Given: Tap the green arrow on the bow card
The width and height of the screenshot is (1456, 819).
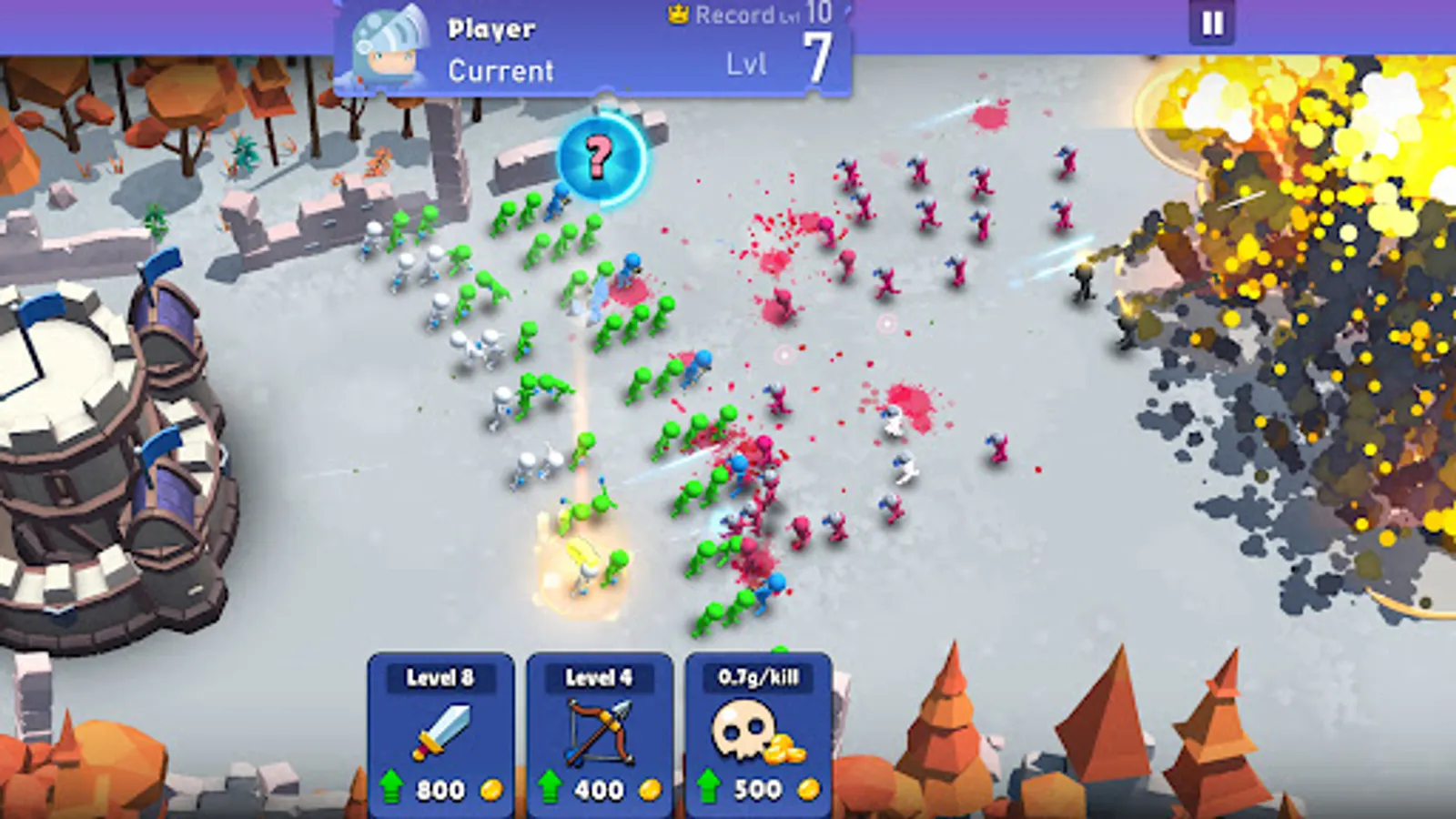Looking at the screenshot, I should tap(548, 786).
